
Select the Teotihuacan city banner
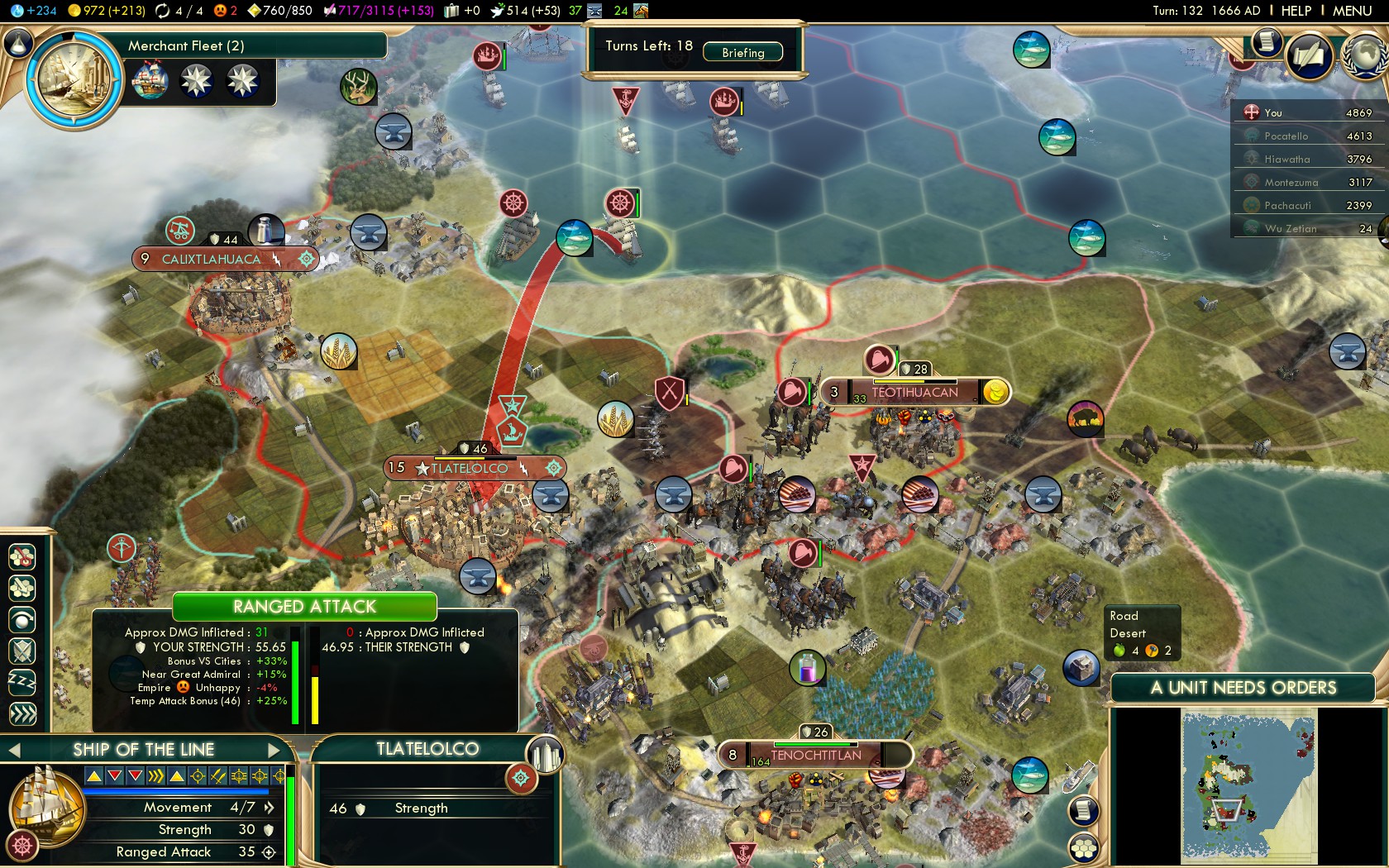coord(914,392)
